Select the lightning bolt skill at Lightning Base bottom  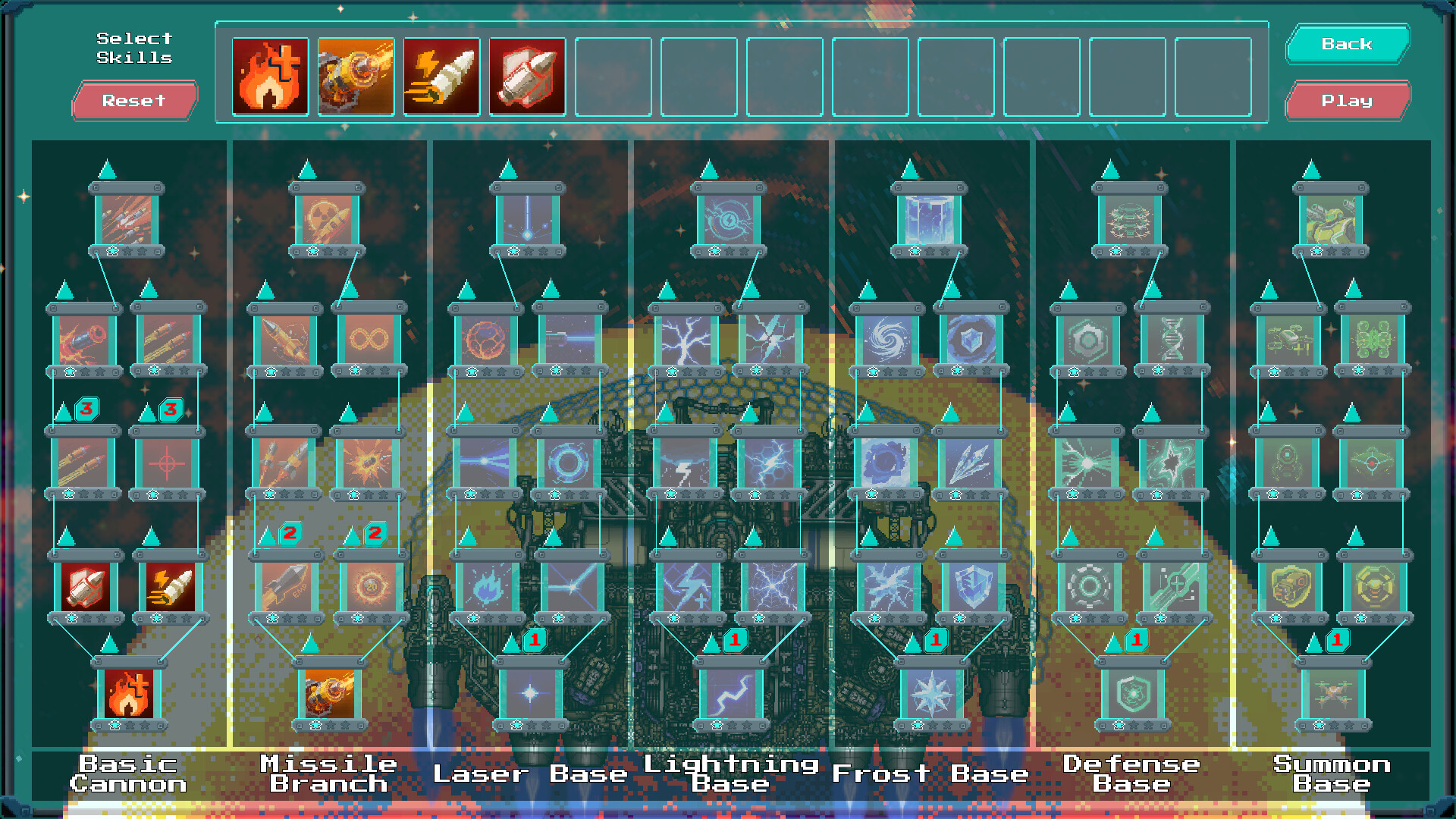(730, 695)
